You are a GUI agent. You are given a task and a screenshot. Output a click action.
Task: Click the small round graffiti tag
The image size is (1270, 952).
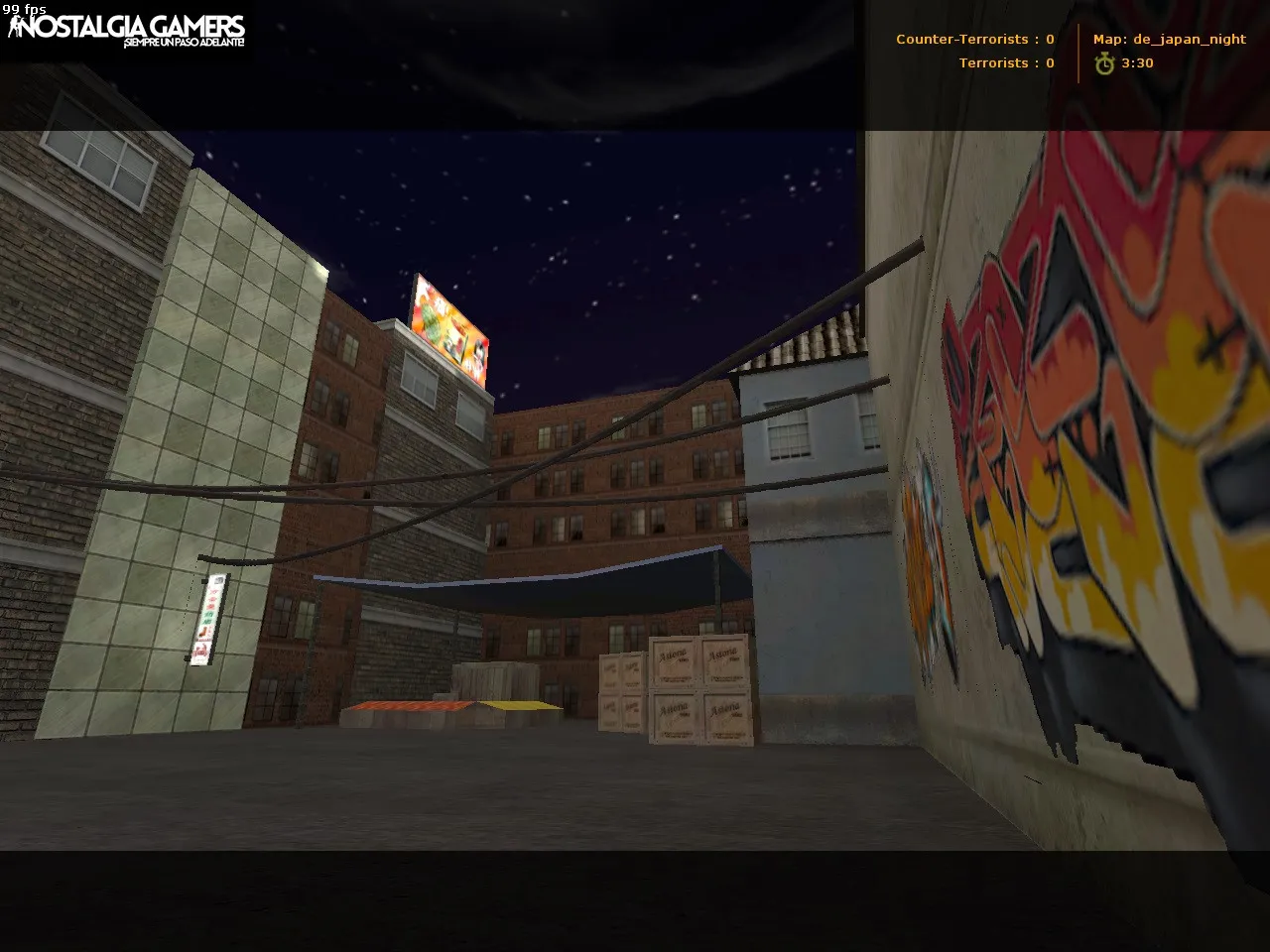tap(923, 575)
